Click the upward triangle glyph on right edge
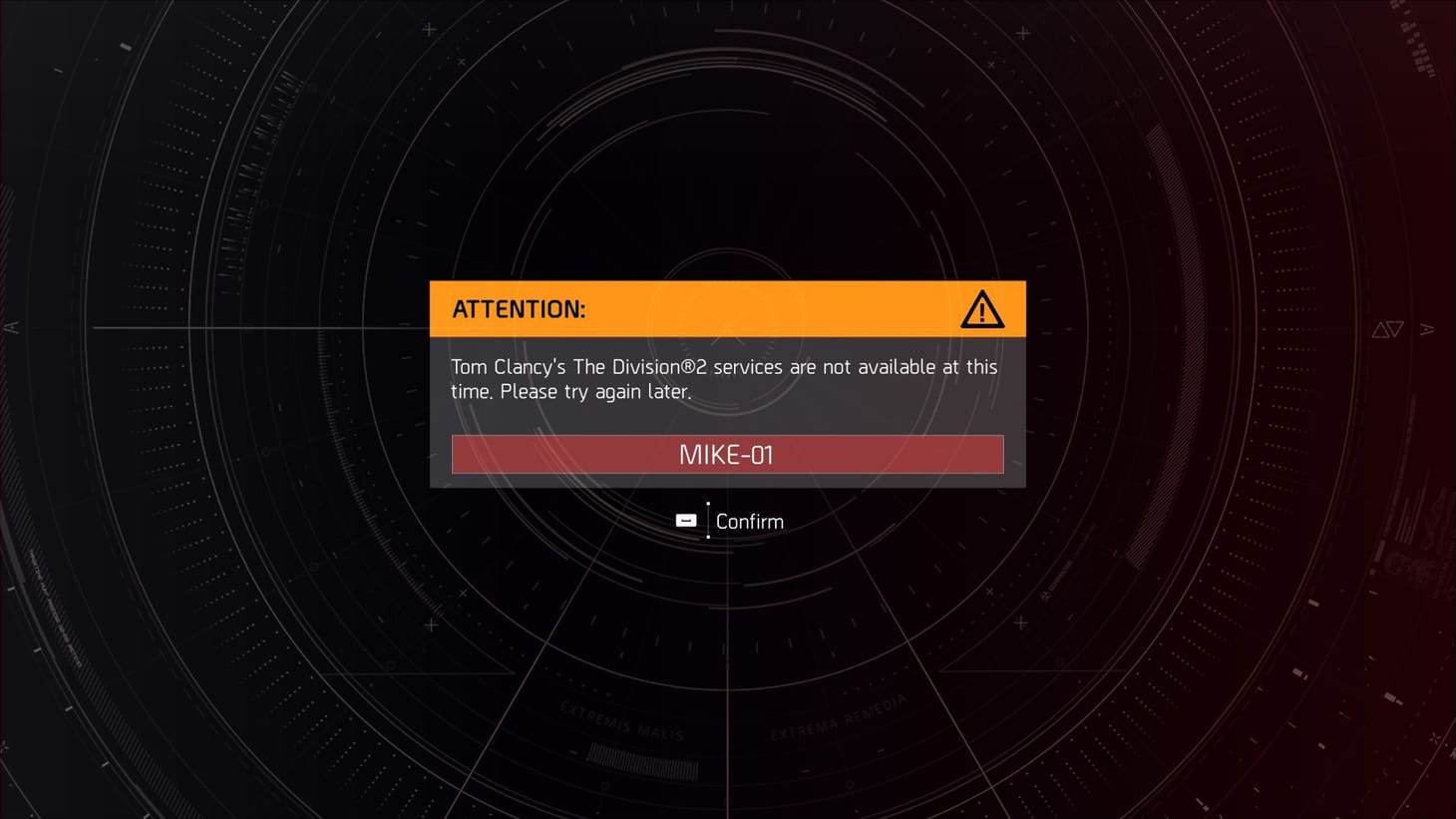Viewport: 1456px width, 819px height. coord(1380,328)
